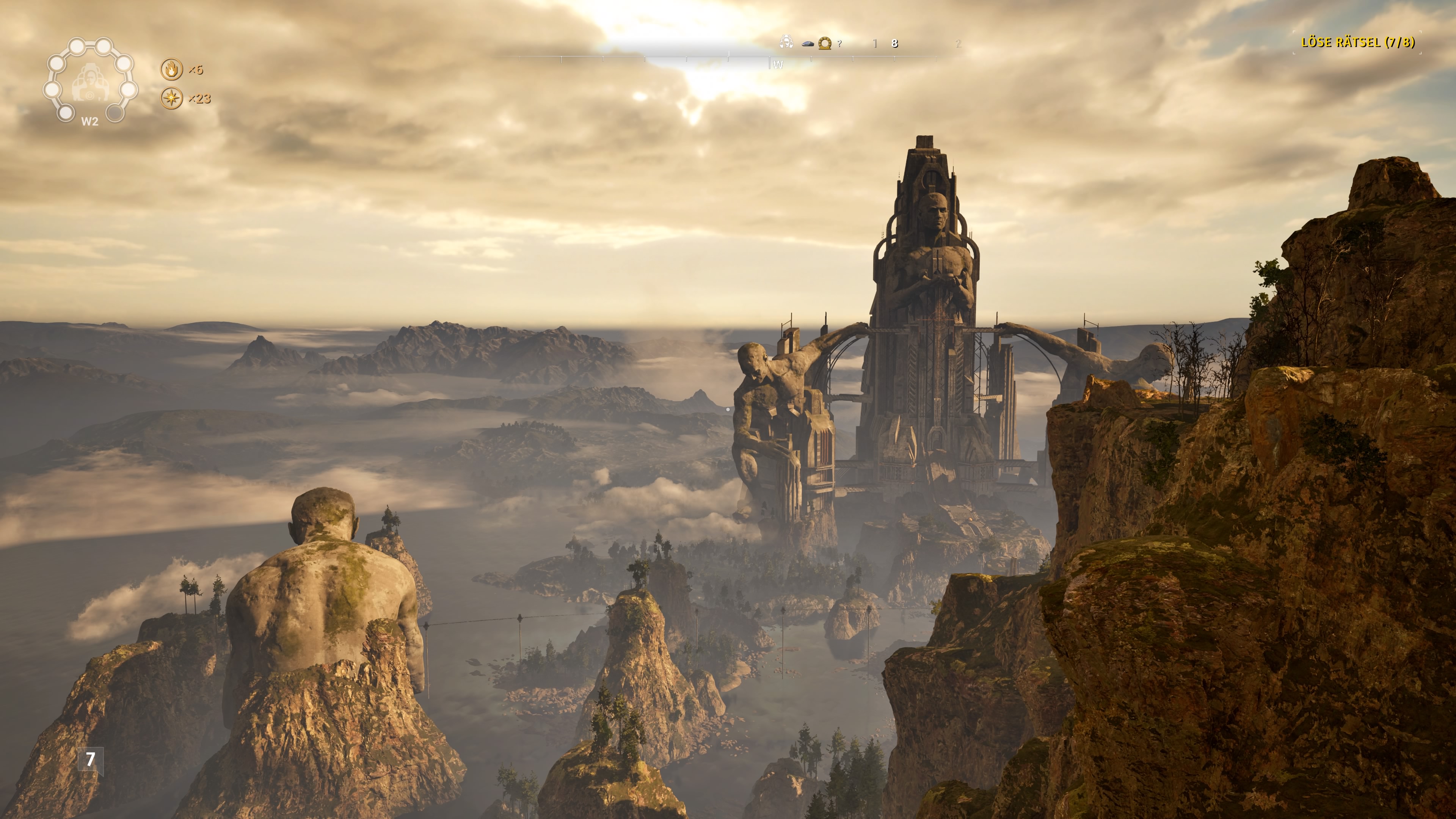The image size is (1456, 819).
Task: Click the golden portal ring marker
Action: coord(825,44)
